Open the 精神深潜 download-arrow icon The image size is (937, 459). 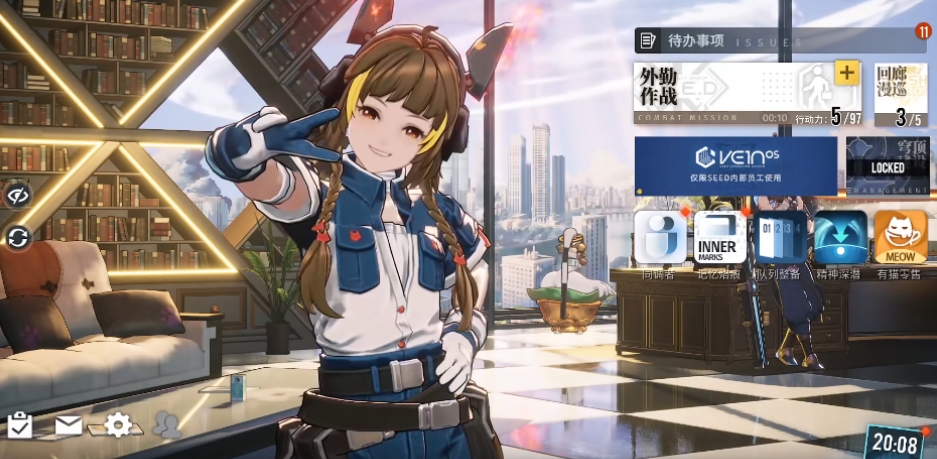pyautogui.click(x=840, y=240)
